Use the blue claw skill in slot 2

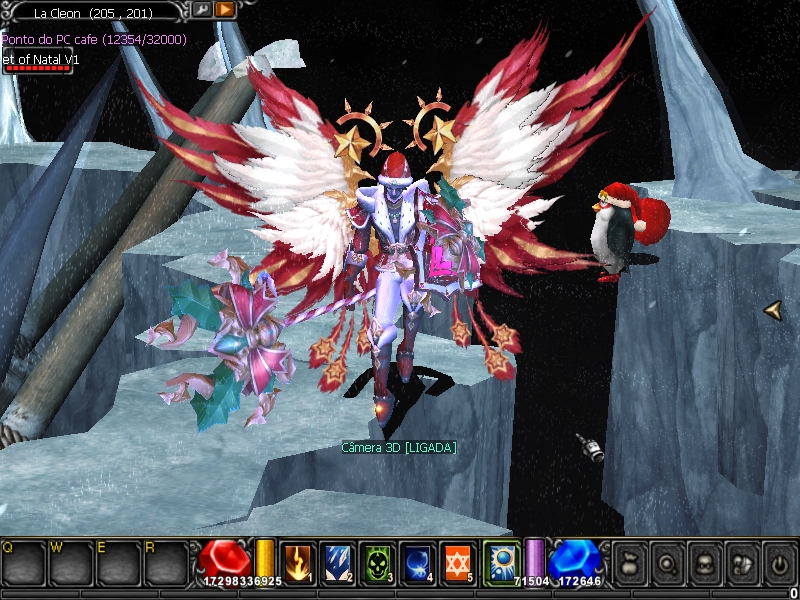tap(339, 562)
